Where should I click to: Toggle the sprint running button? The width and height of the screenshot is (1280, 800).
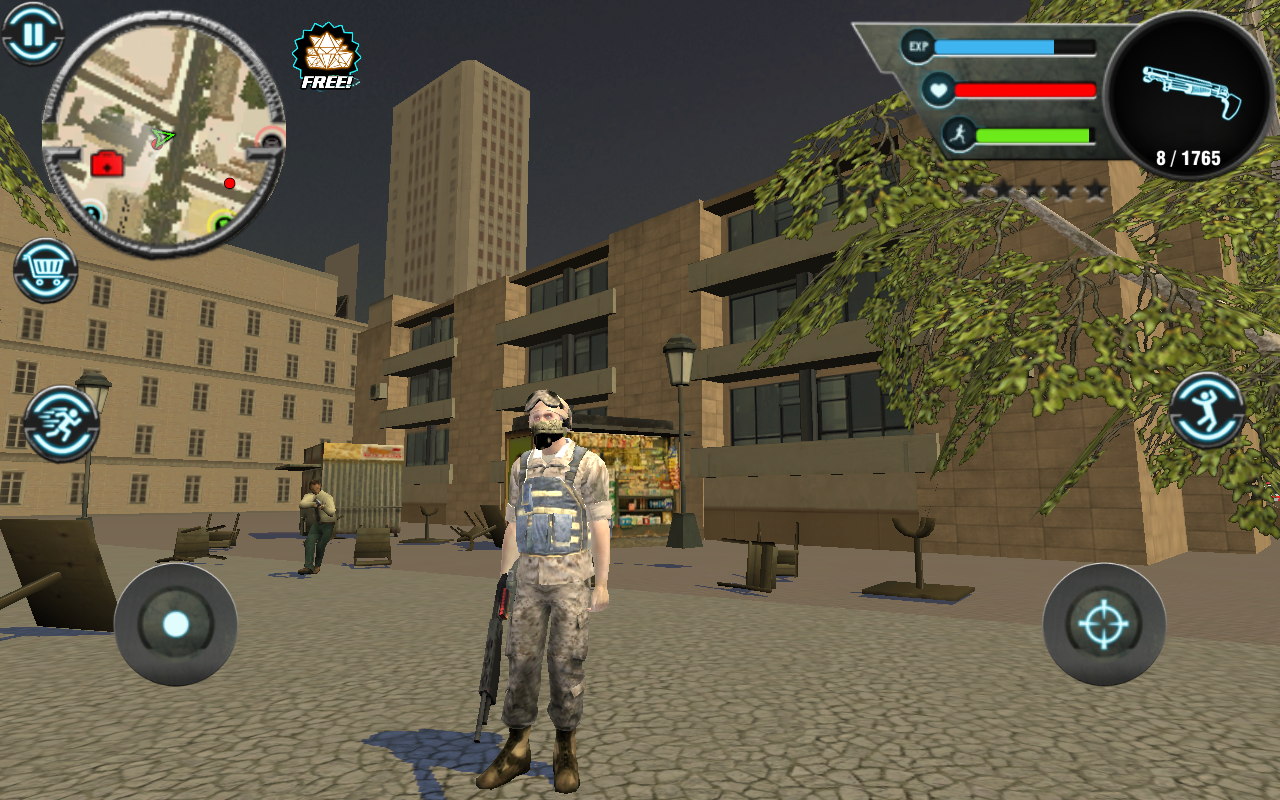(x=61, y=423)
